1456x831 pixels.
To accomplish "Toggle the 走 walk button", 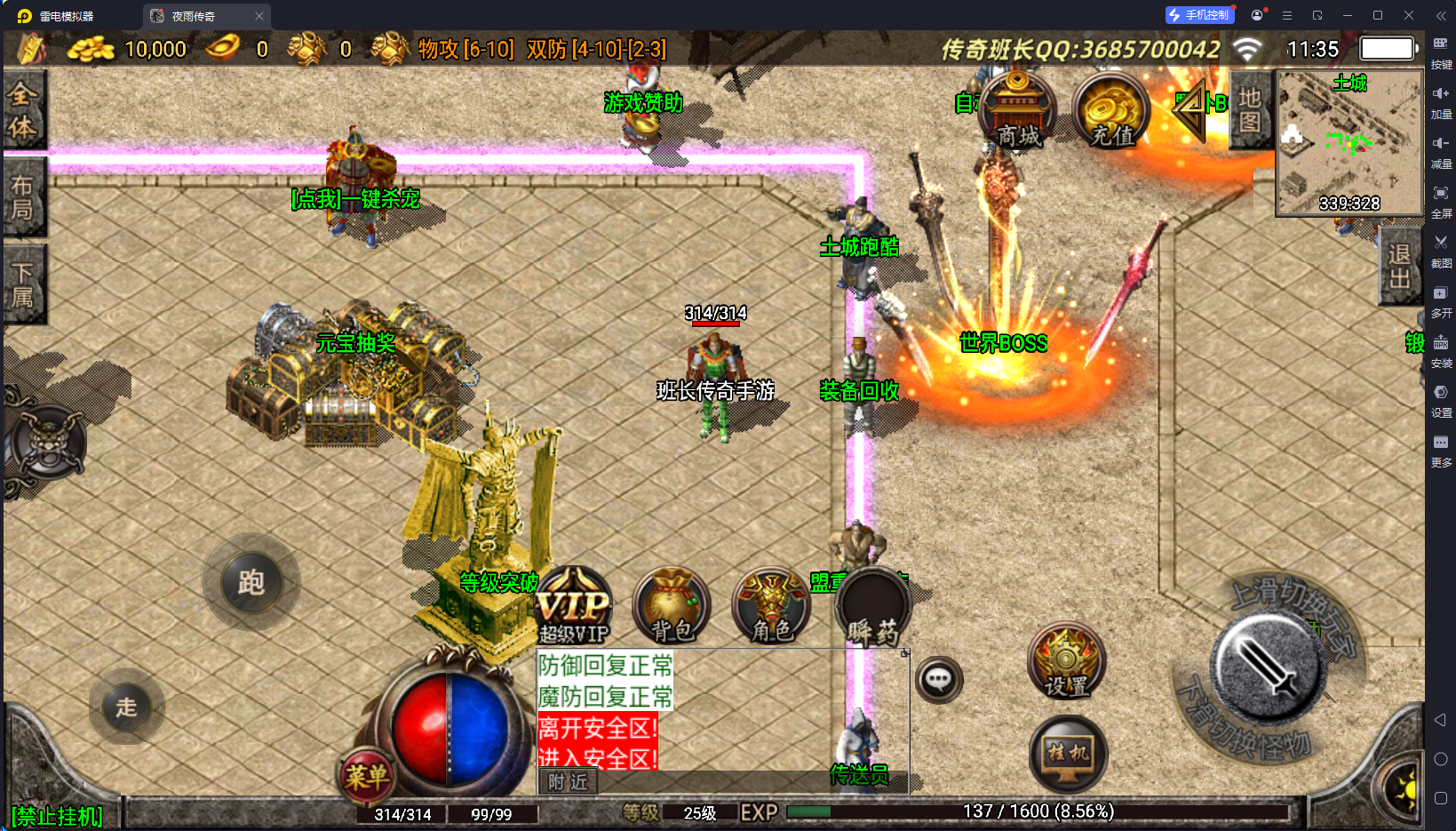I will 126,707.
